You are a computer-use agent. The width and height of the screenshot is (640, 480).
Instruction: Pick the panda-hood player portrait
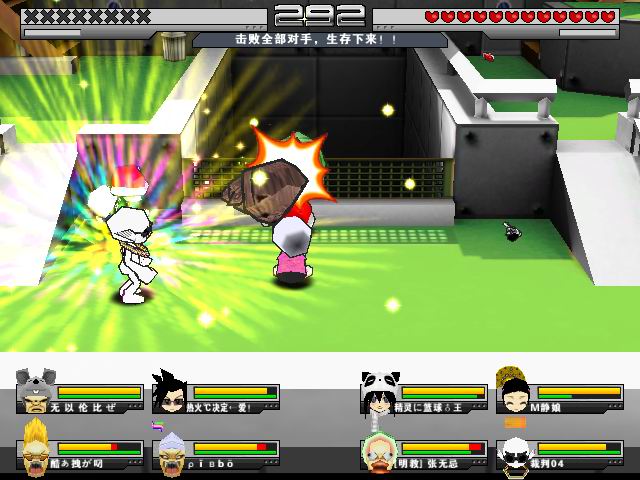377,392
